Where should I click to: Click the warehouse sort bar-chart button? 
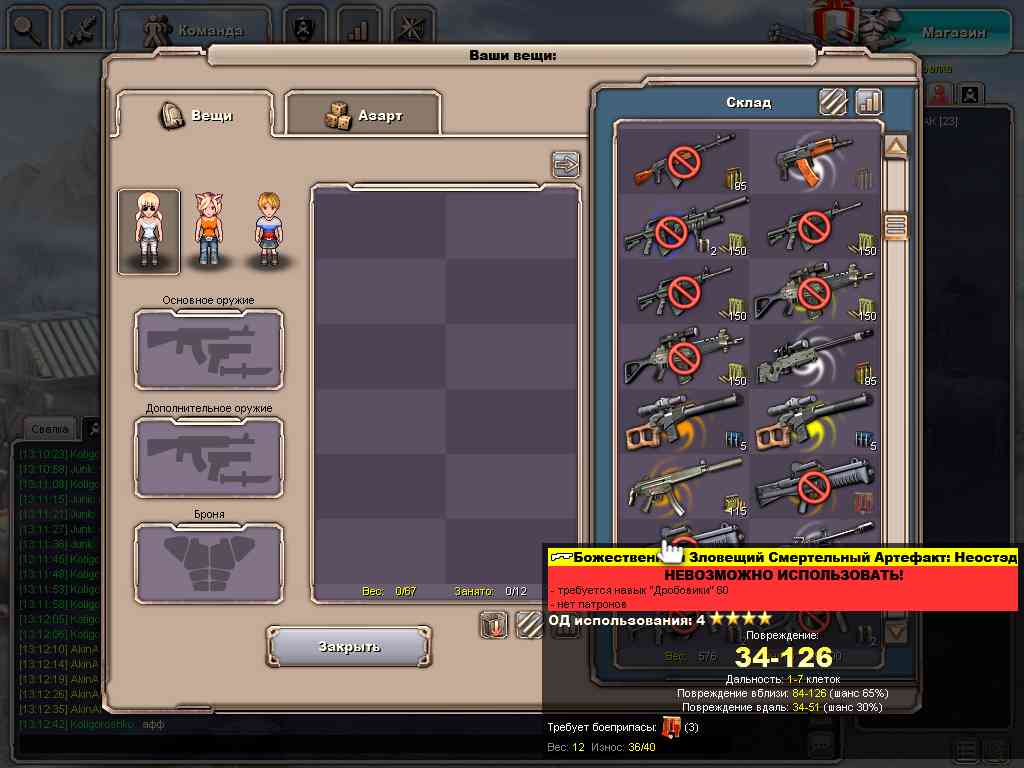868,102
